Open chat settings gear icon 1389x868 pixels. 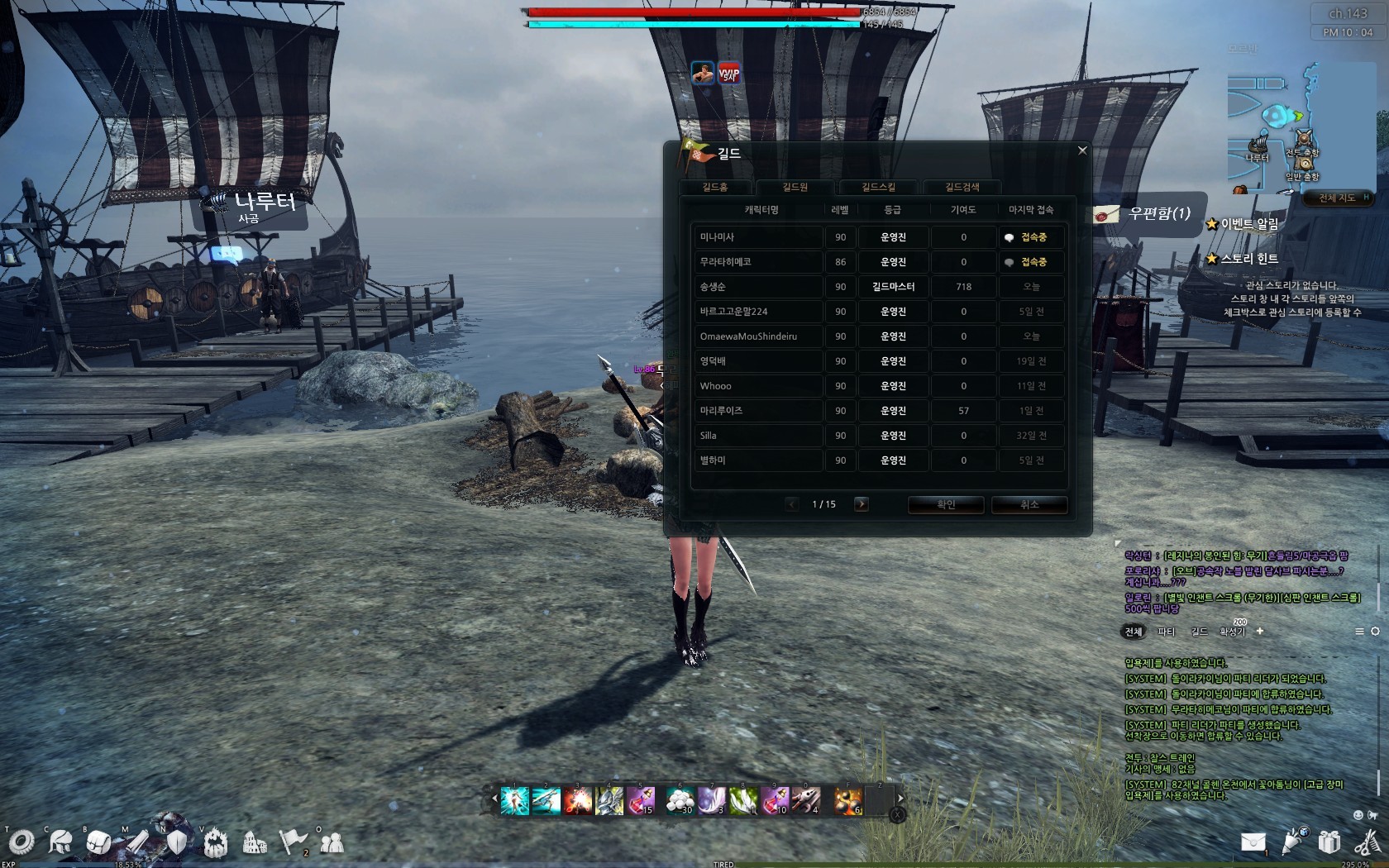click(x=1375, y=632)
